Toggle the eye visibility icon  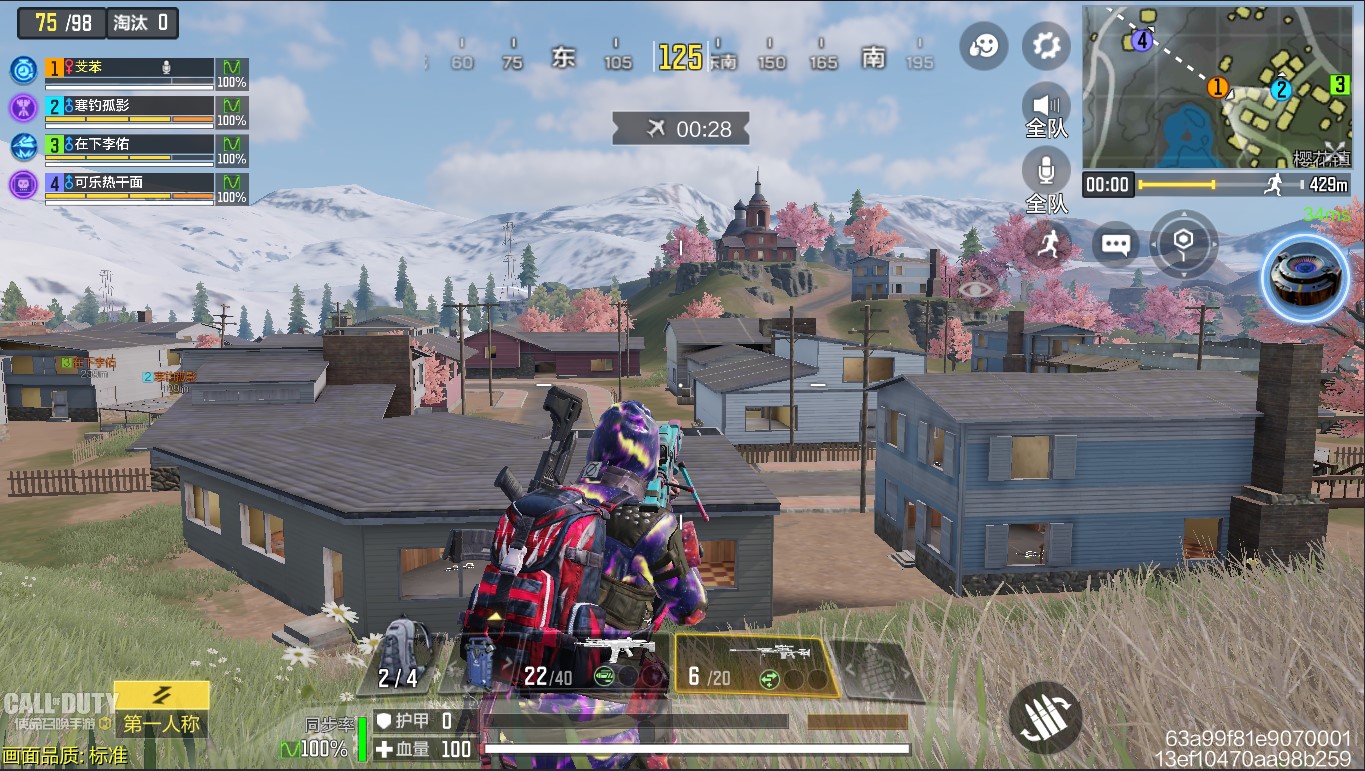[972, 288]
